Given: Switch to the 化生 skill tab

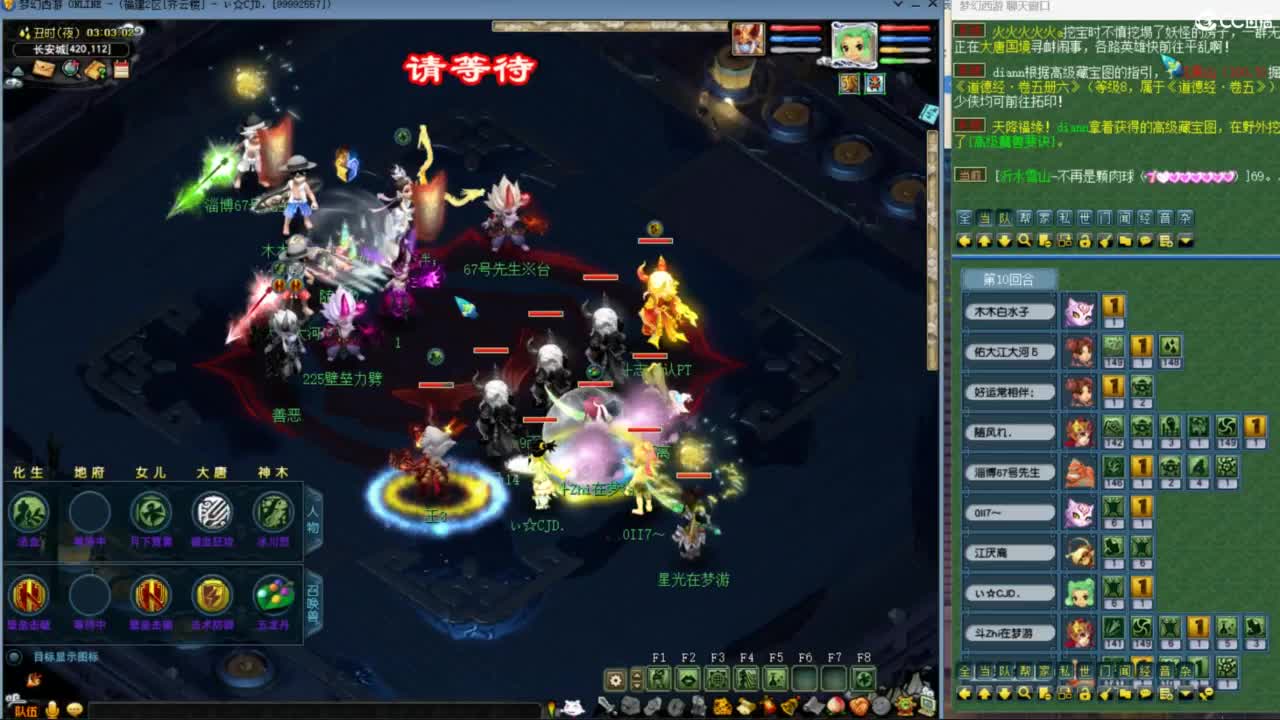Looking at the screenshot, I should point(30,471).
